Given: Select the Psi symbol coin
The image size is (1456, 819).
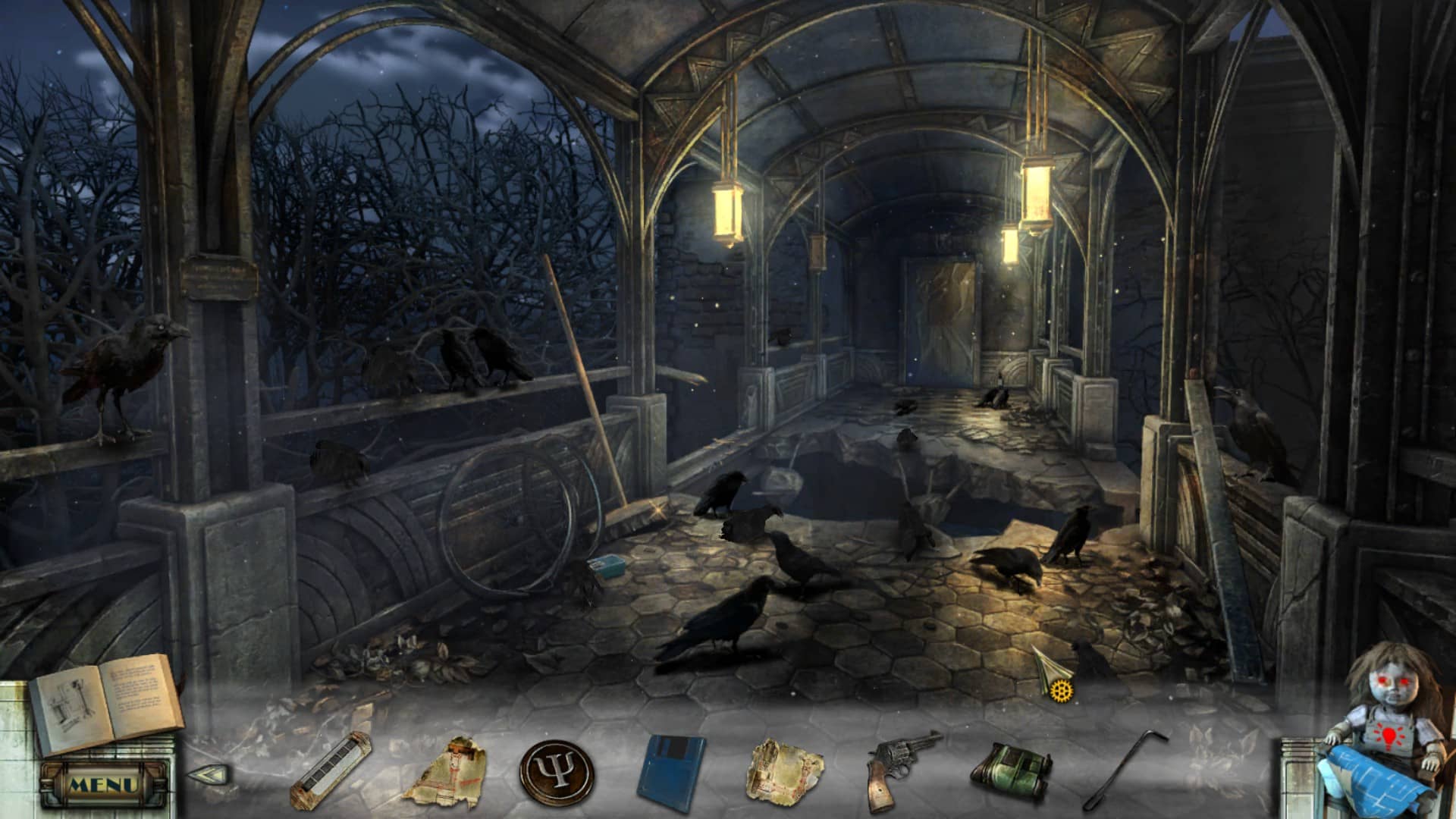Looking at the screenshot, I should (556, 773).
